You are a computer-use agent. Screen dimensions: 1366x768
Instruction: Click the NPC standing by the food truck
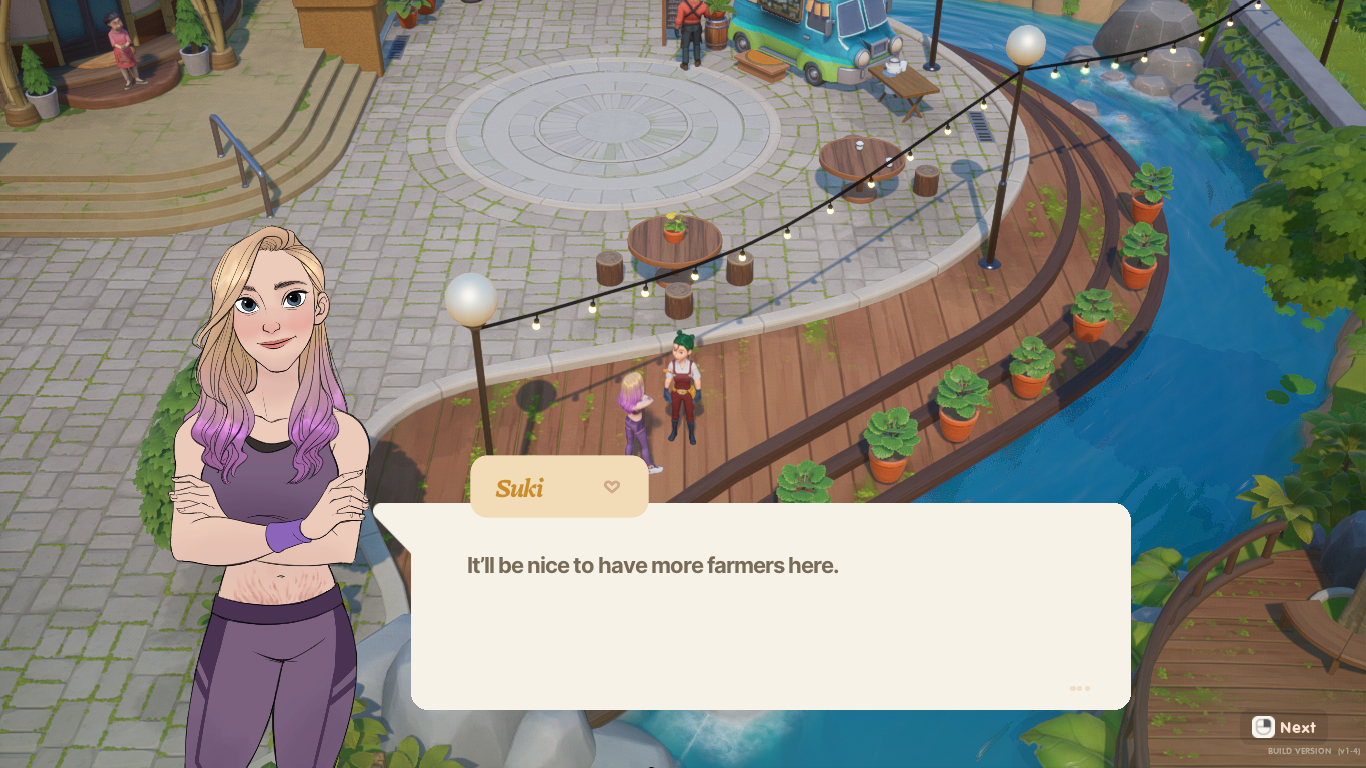(689, 30)
